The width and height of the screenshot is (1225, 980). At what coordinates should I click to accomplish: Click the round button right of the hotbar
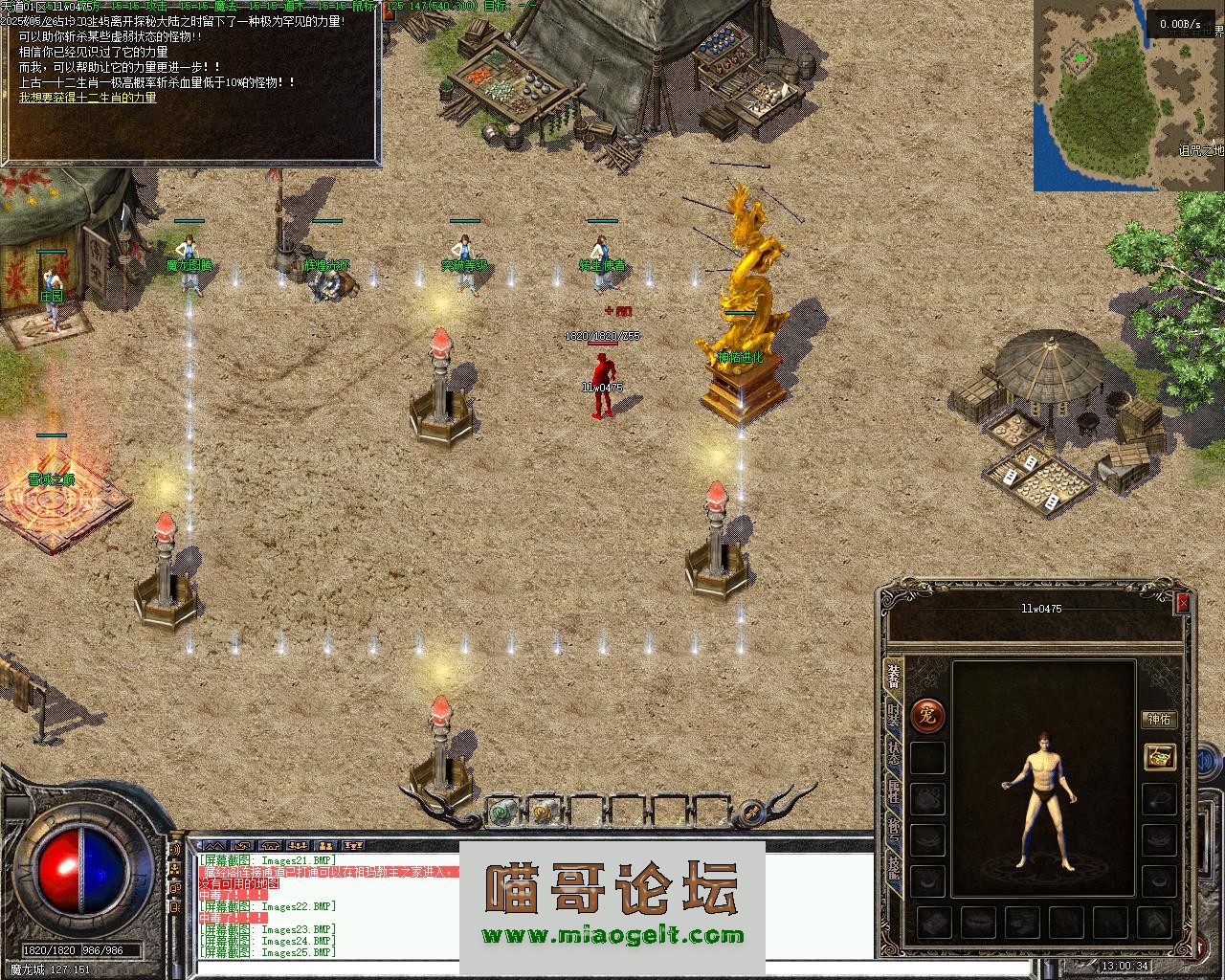pyautogui.click(x=752, y=813)
